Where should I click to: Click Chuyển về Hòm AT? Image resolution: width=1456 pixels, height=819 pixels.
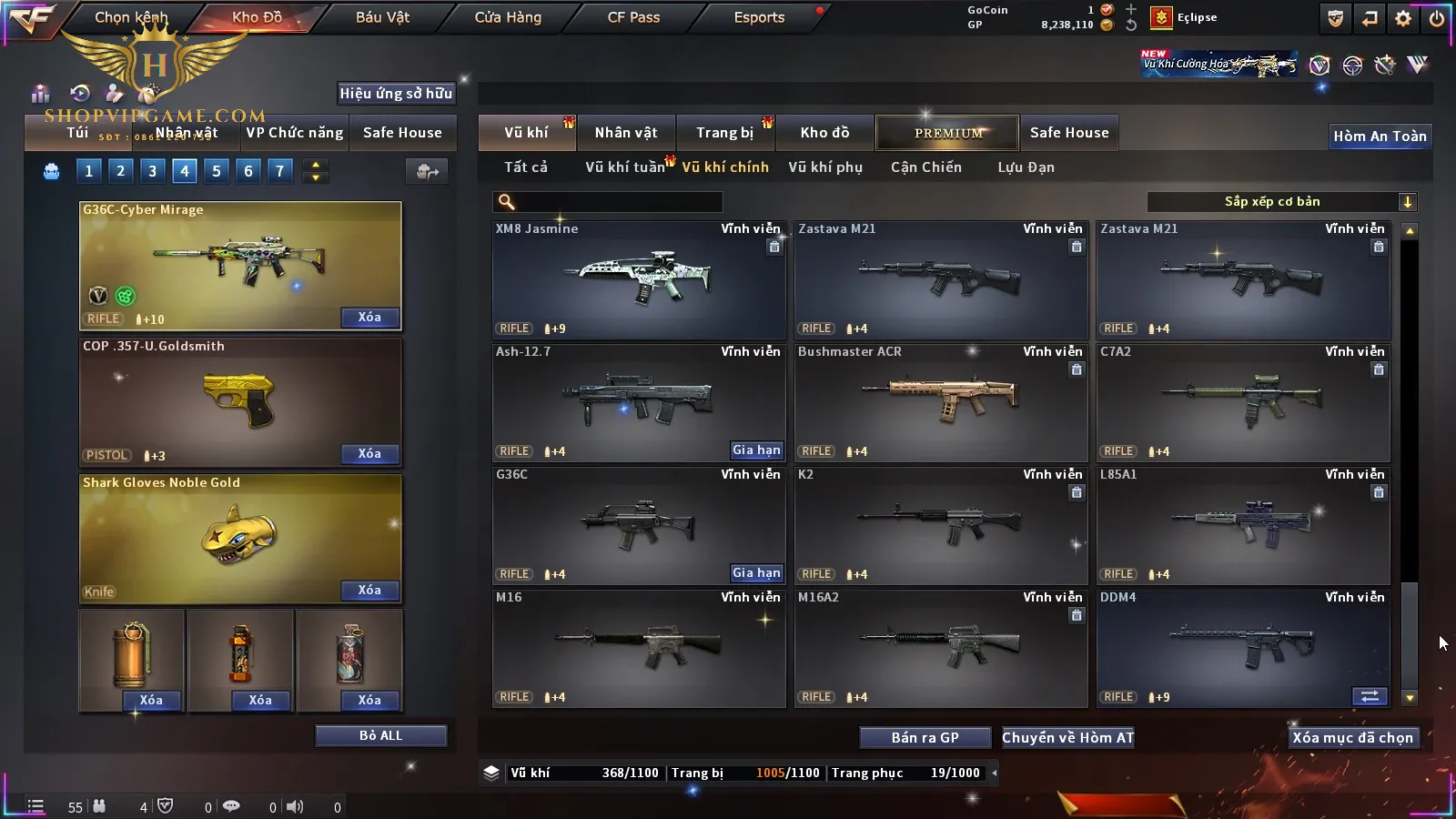coord(1067,738)
